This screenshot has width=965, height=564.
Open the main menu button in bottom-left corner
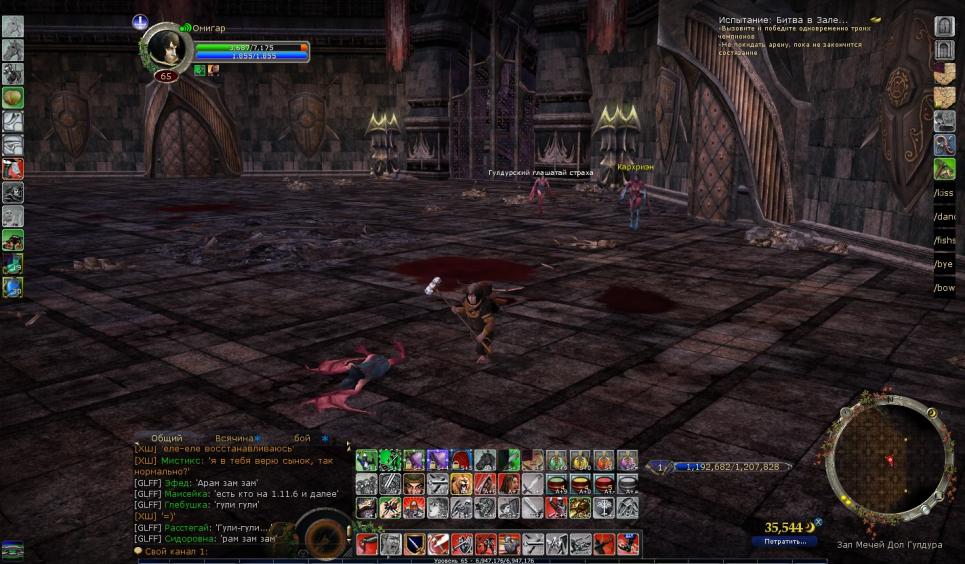tap(12, 550)
